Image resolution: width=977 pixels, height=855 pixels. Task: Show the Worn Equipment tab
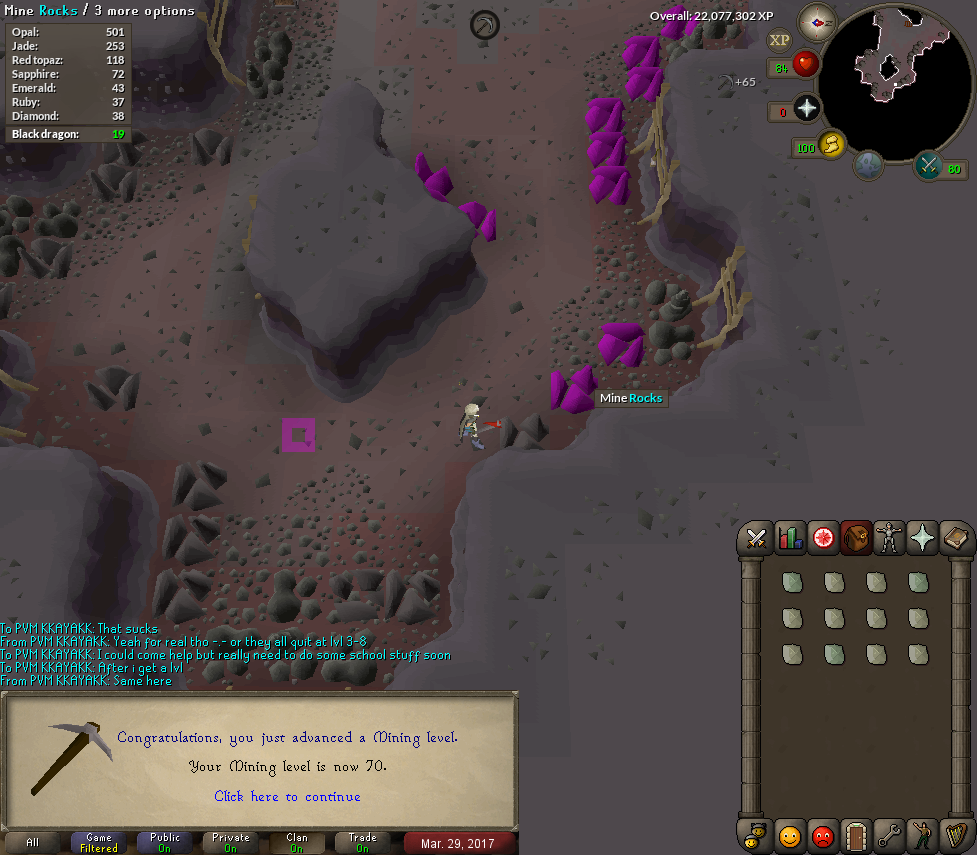pyautogui.click(x=889, y=539)
